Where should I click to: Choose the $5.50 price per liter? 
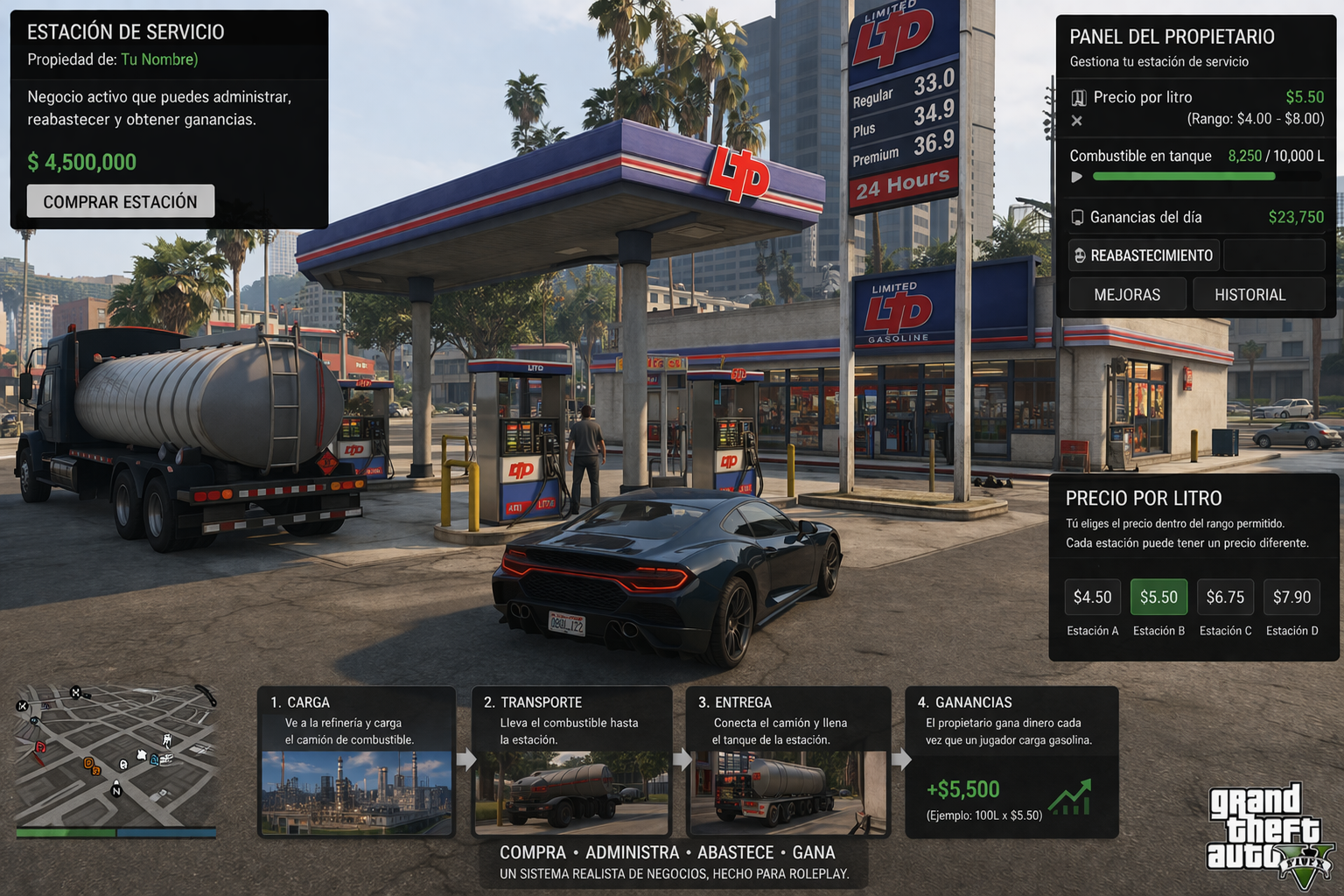point(1158,597)
